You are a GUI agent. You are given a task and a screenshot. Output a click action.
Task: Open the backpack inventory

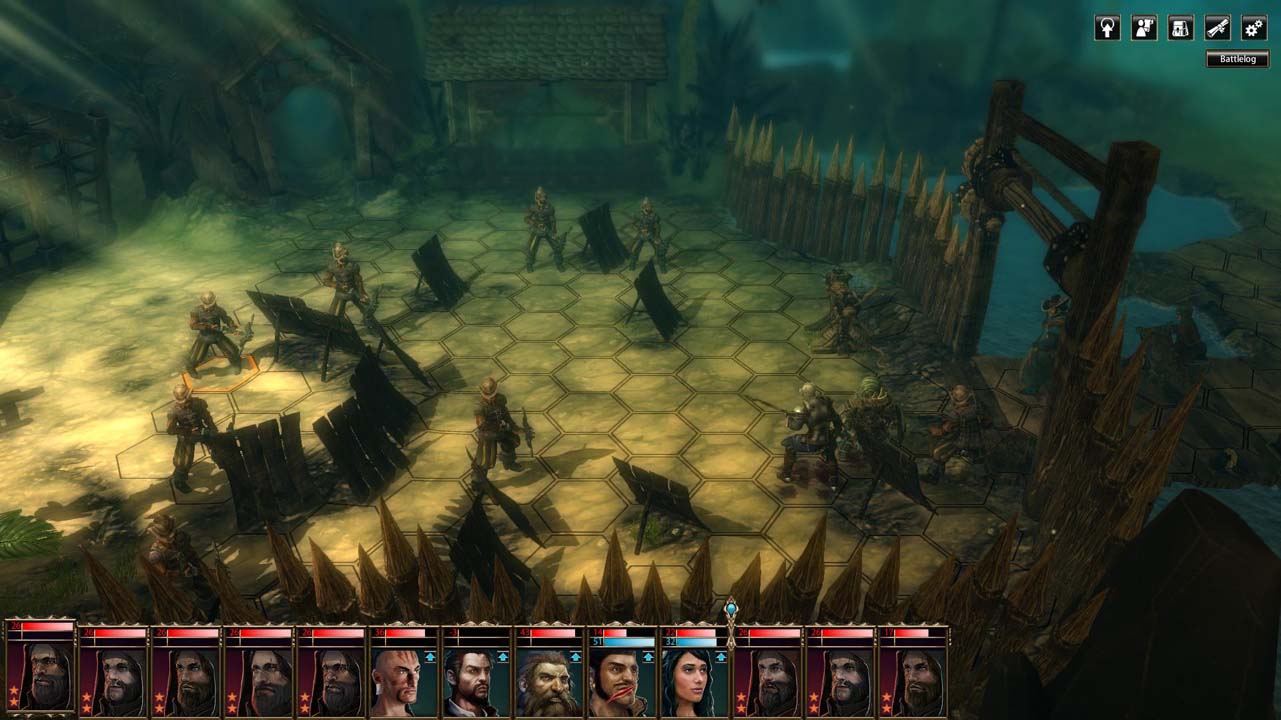tap(1181, 28)
